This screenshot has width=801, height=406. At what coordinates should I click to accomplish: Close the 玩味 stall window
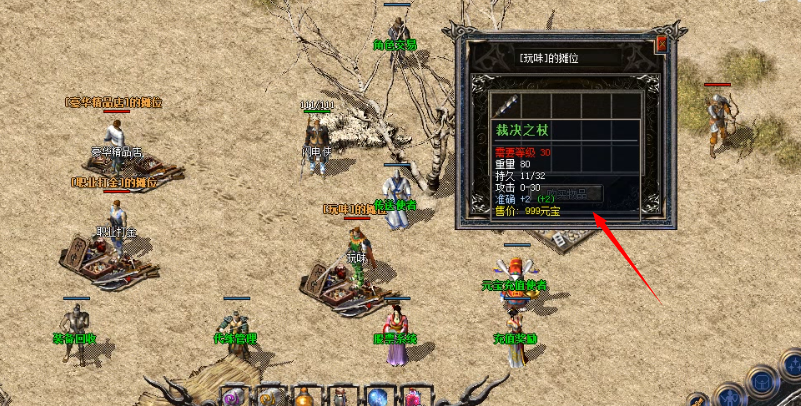[660, 45]
